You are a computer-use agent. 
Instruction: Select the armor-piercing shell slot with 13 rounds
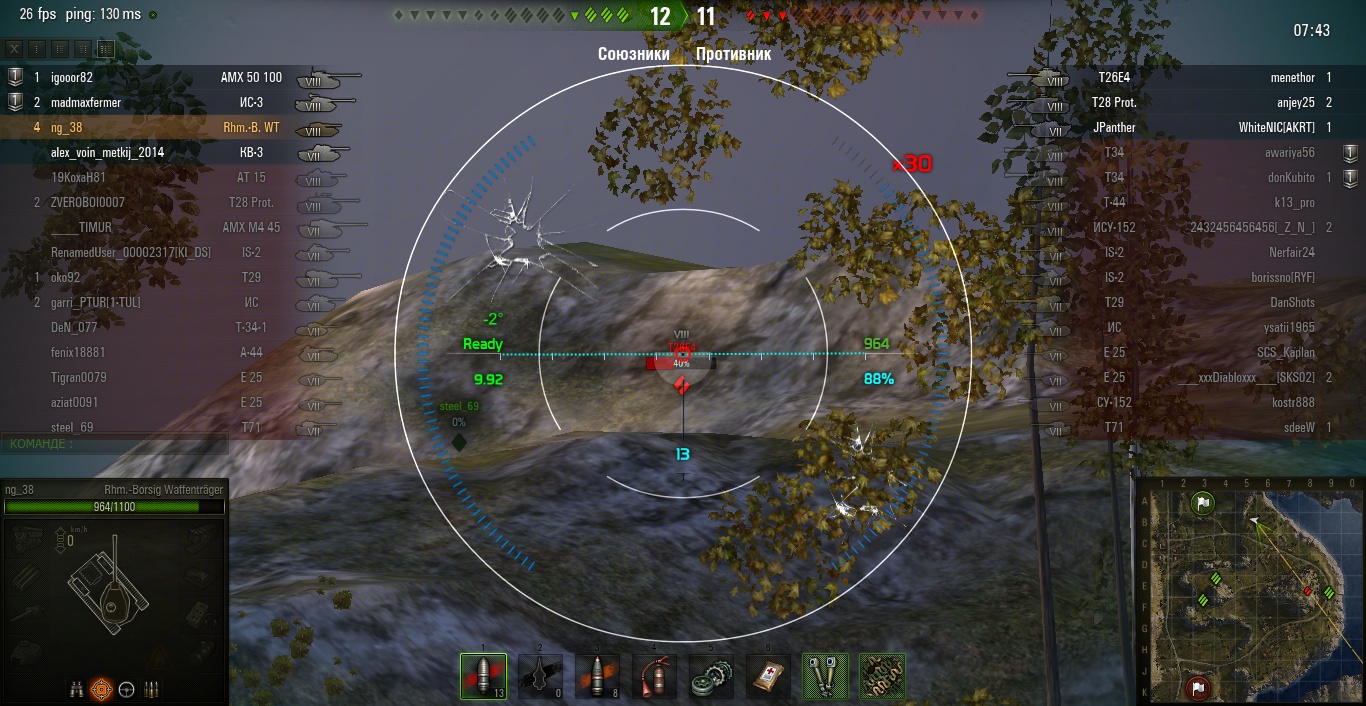tap(483, 677)
